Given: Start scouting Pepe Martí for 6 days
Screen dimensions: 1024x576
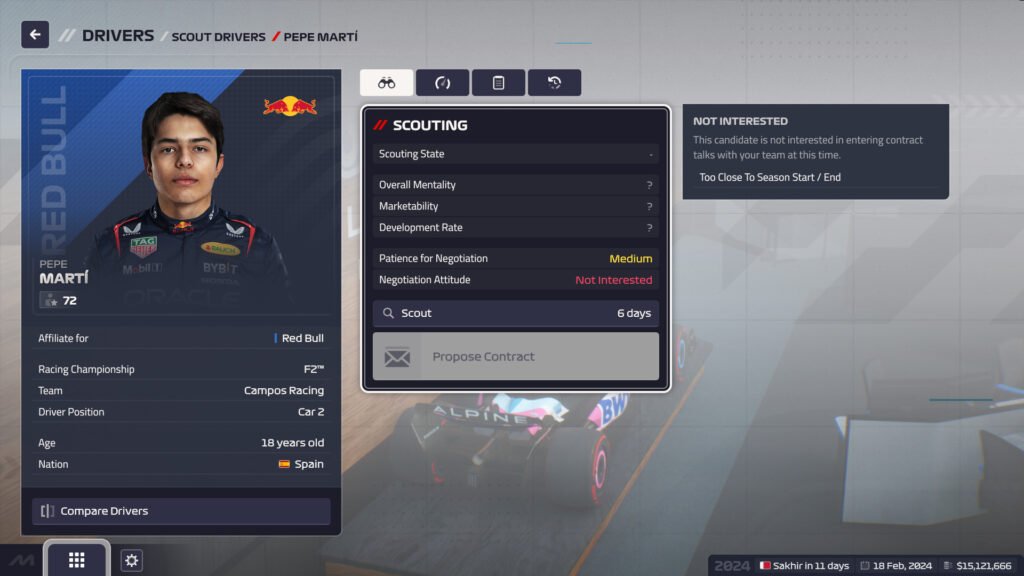Looking at the screenshot, I should (515, 313).
